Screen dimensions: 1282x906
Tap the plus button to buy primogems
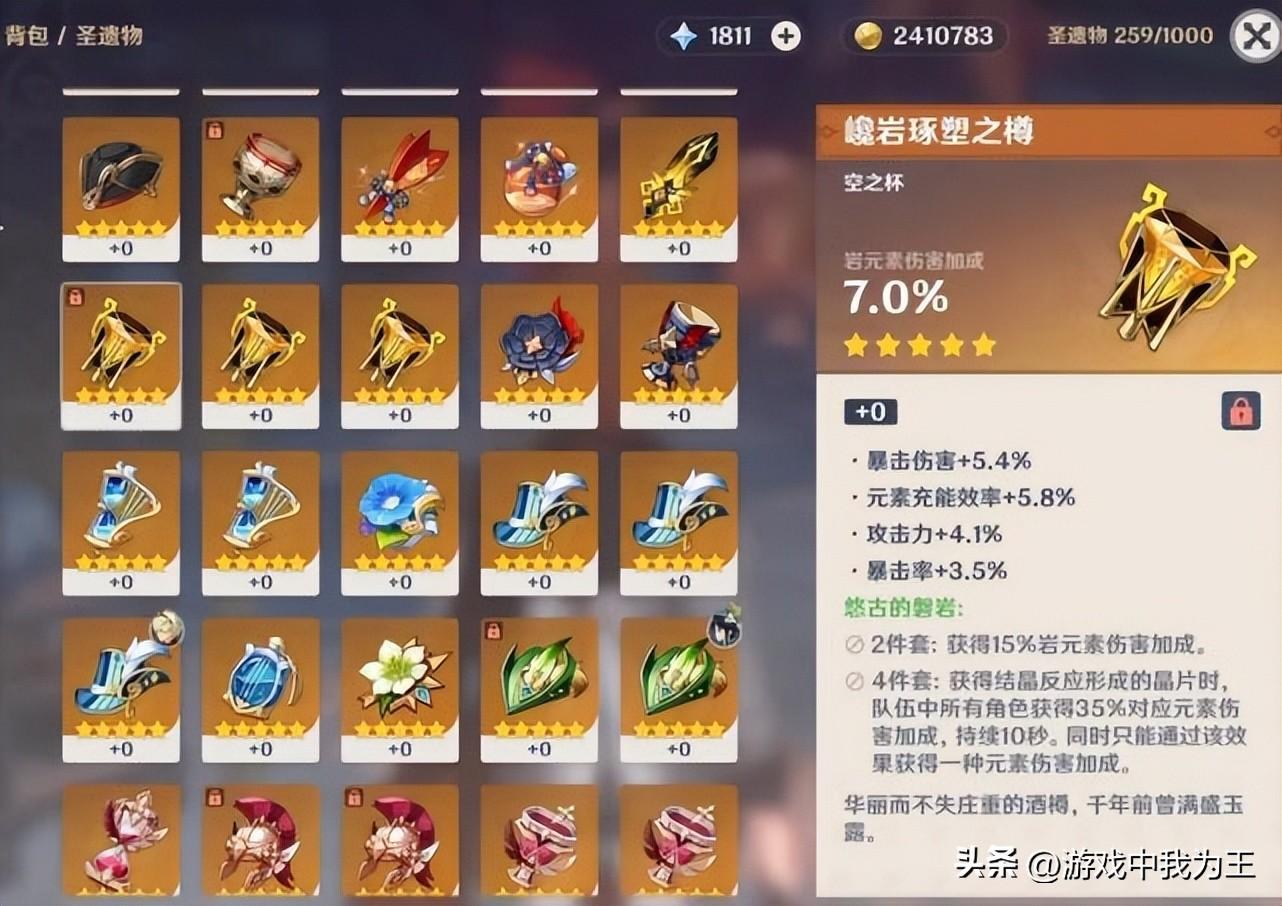click(786, 36)
